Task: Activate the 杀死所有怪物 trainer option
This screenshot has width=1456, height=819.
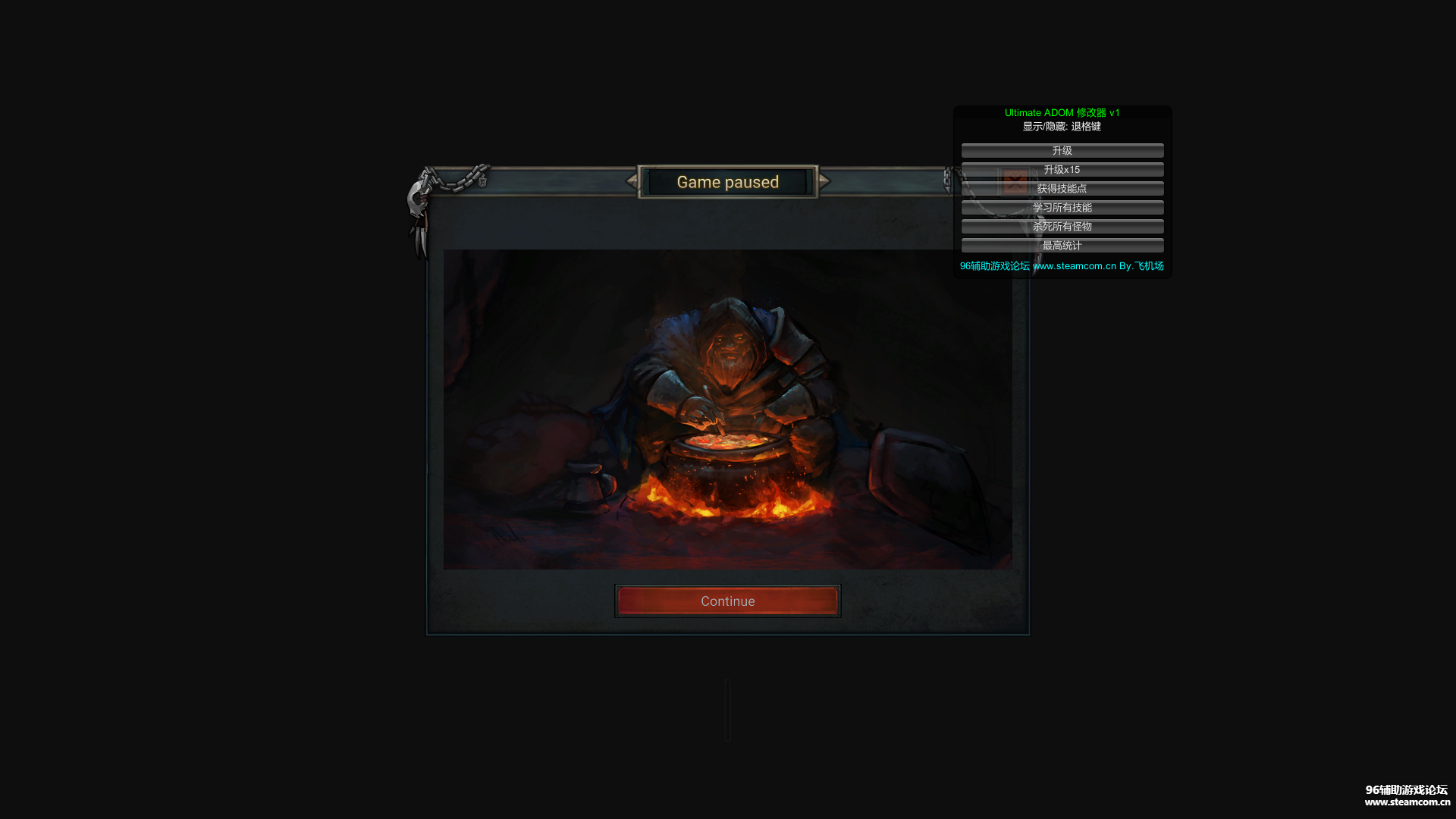Action: tap(1062, 227)
